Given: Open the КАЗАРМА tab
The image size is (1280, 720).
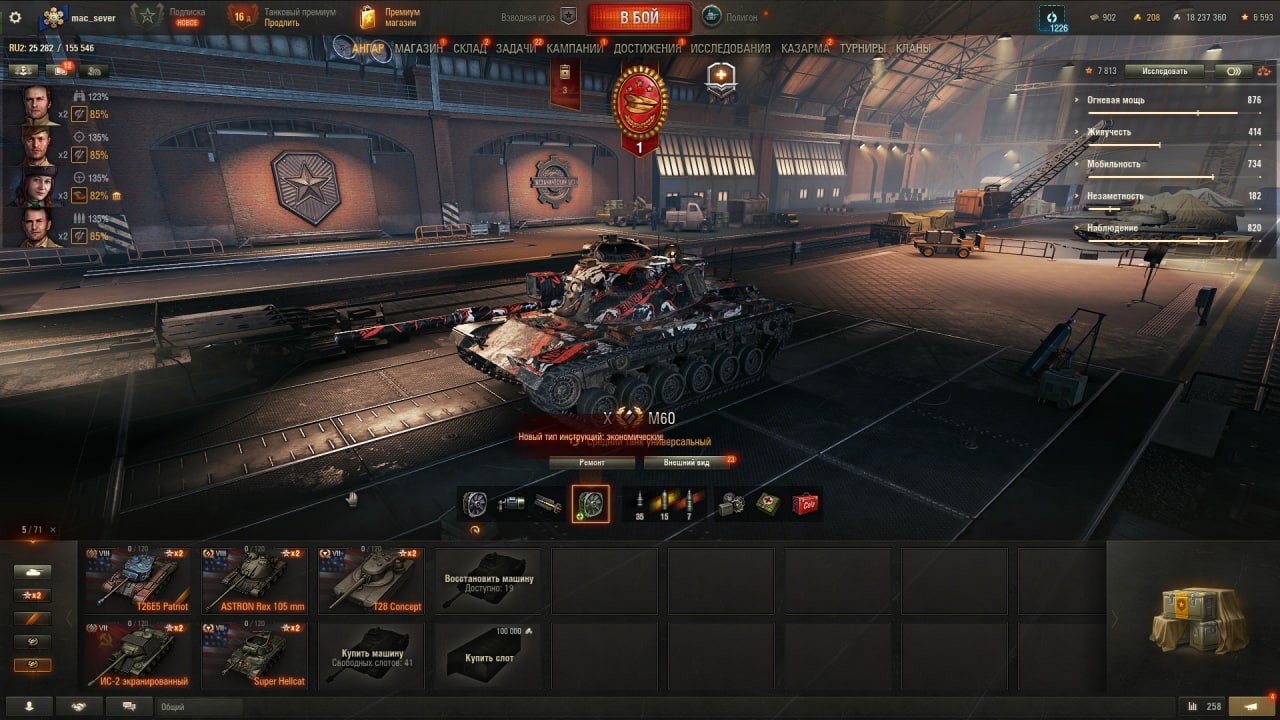Looking at the screenshot, I should coord(805,48).
